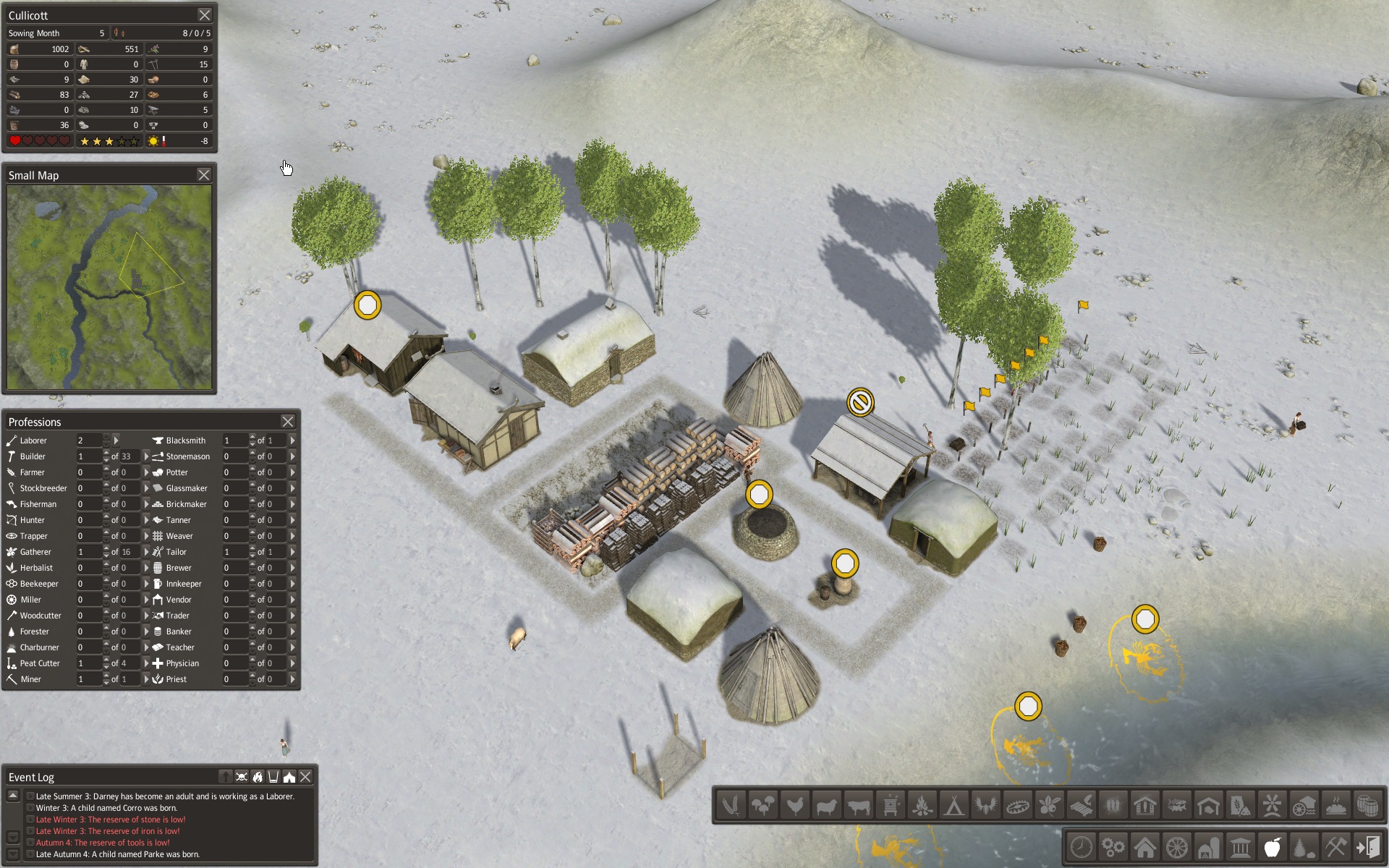The height and width of the screenshot is (868, 1389).
Task: Close the Event Log window
Action: 305,777
